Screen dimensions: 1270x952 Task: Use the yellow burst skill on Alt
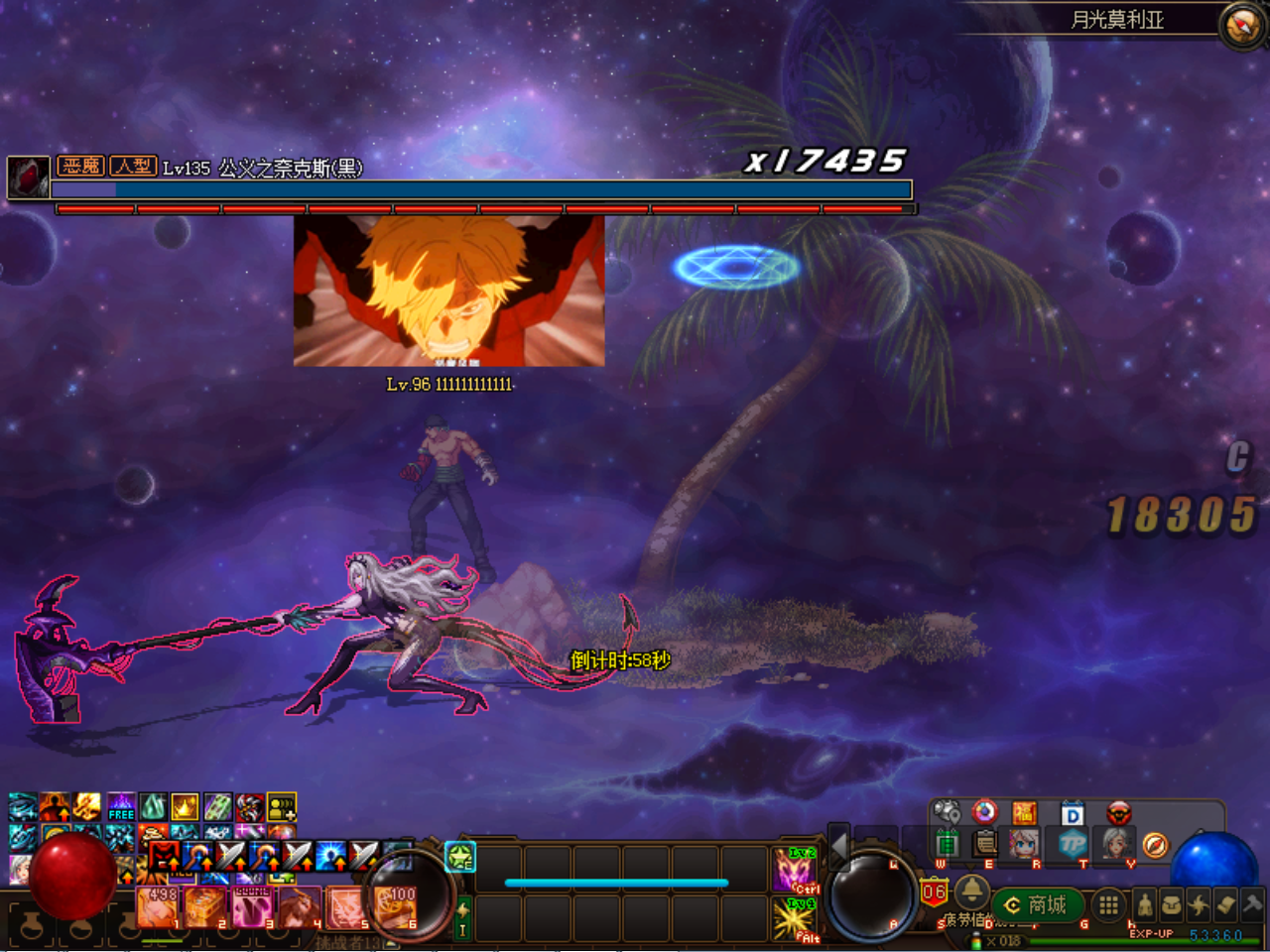tap(795, 918)
